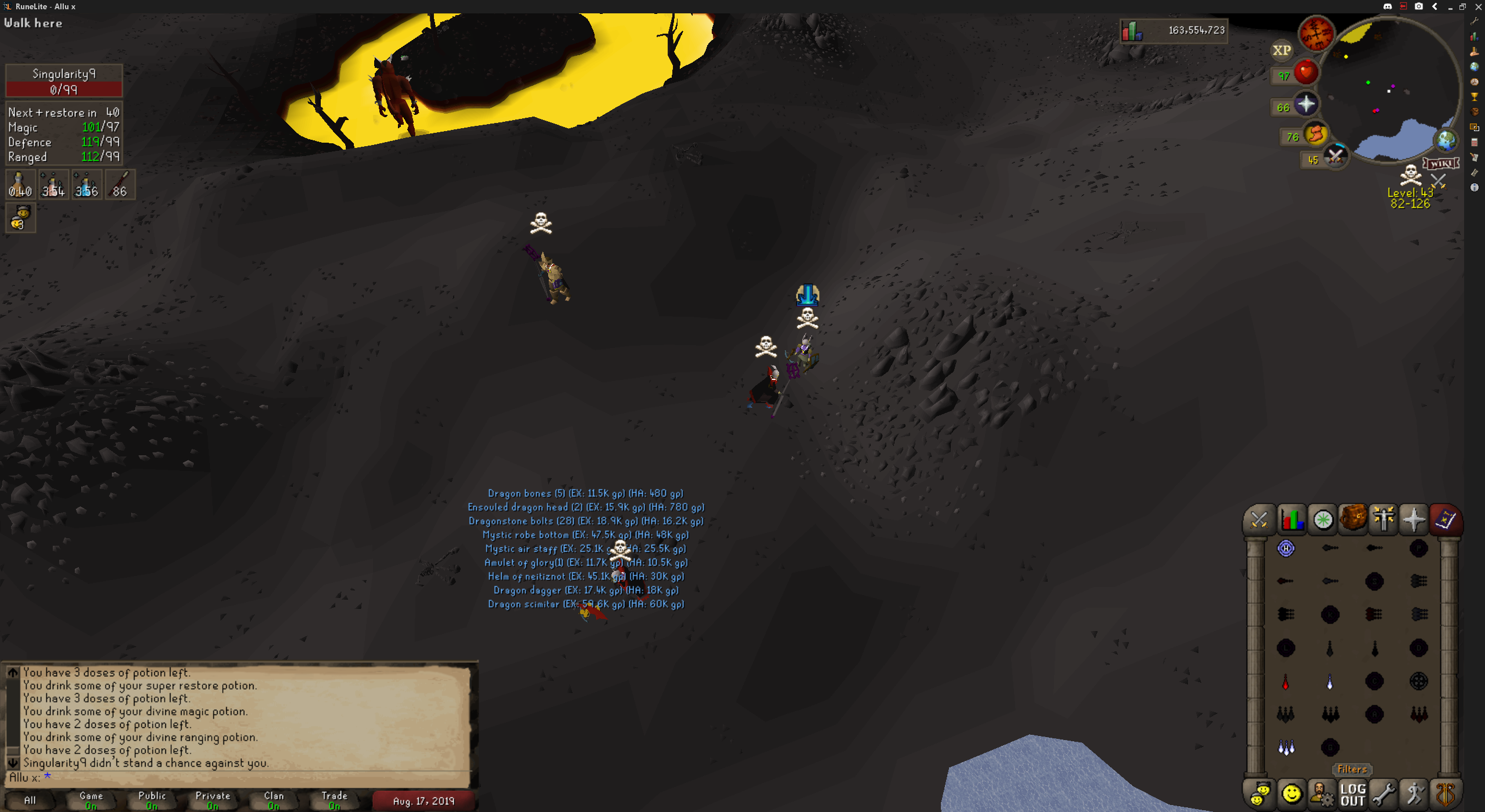Open the Combat Options tab
The height and width of the screenshot is (812, 1485).
click(x=1259, y=520)
